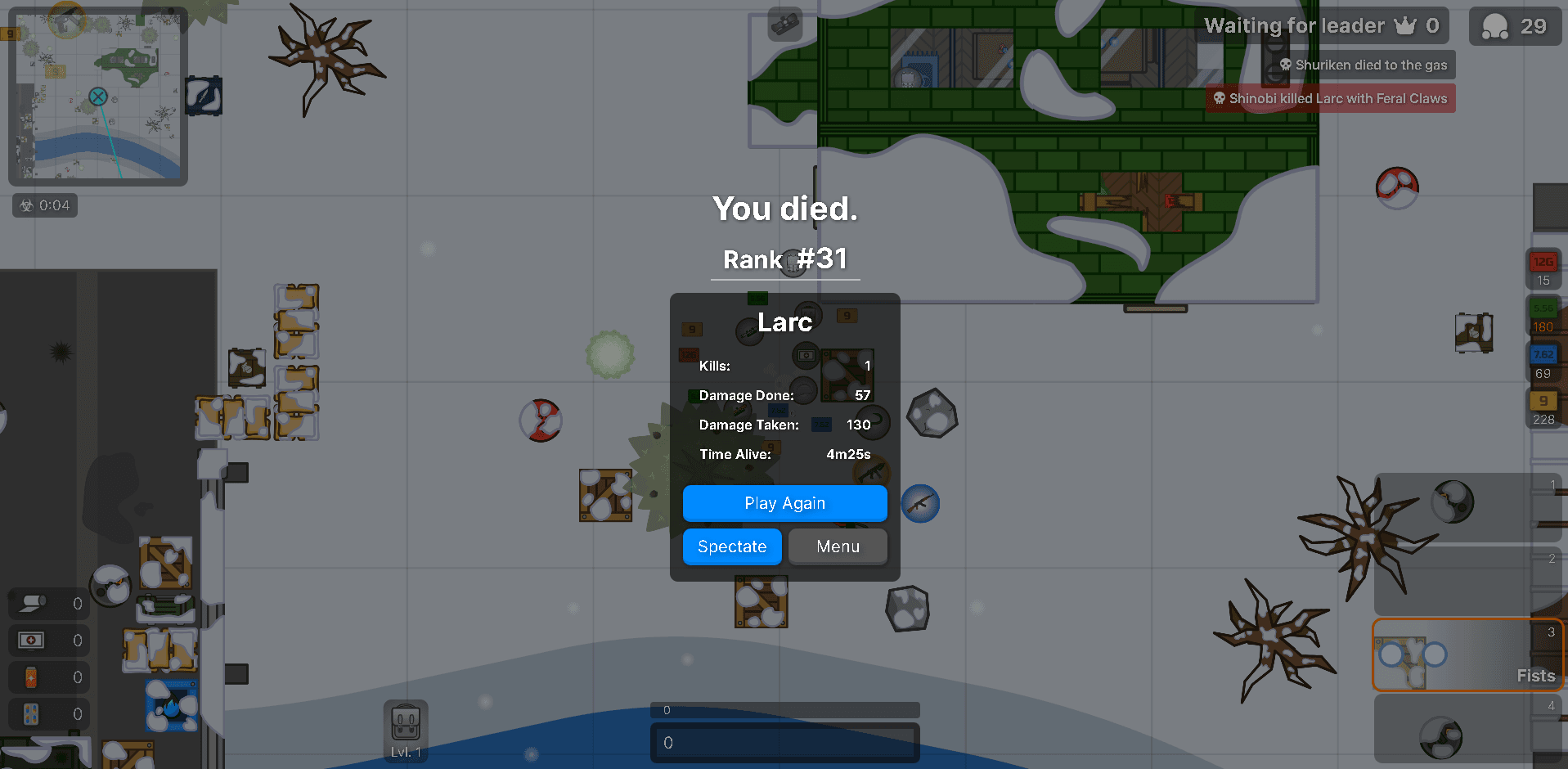Click the minimap in the top left
Viewport: 1568px width, 769px height.
point(97,97)
